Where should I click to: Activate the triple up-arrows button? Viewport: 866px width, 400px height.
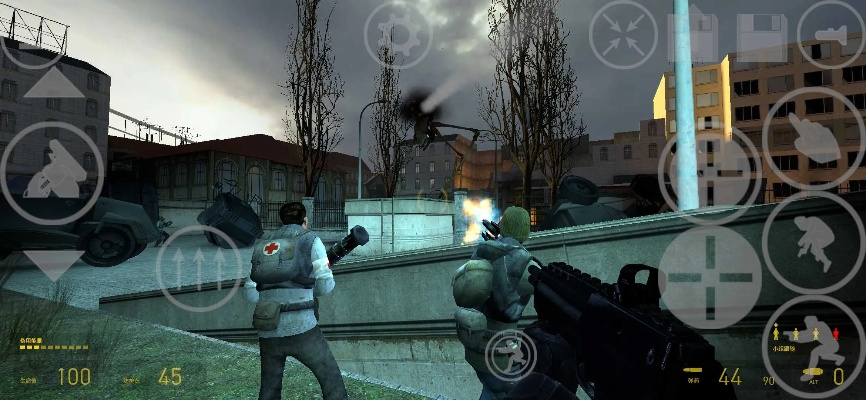click(199, 268)
